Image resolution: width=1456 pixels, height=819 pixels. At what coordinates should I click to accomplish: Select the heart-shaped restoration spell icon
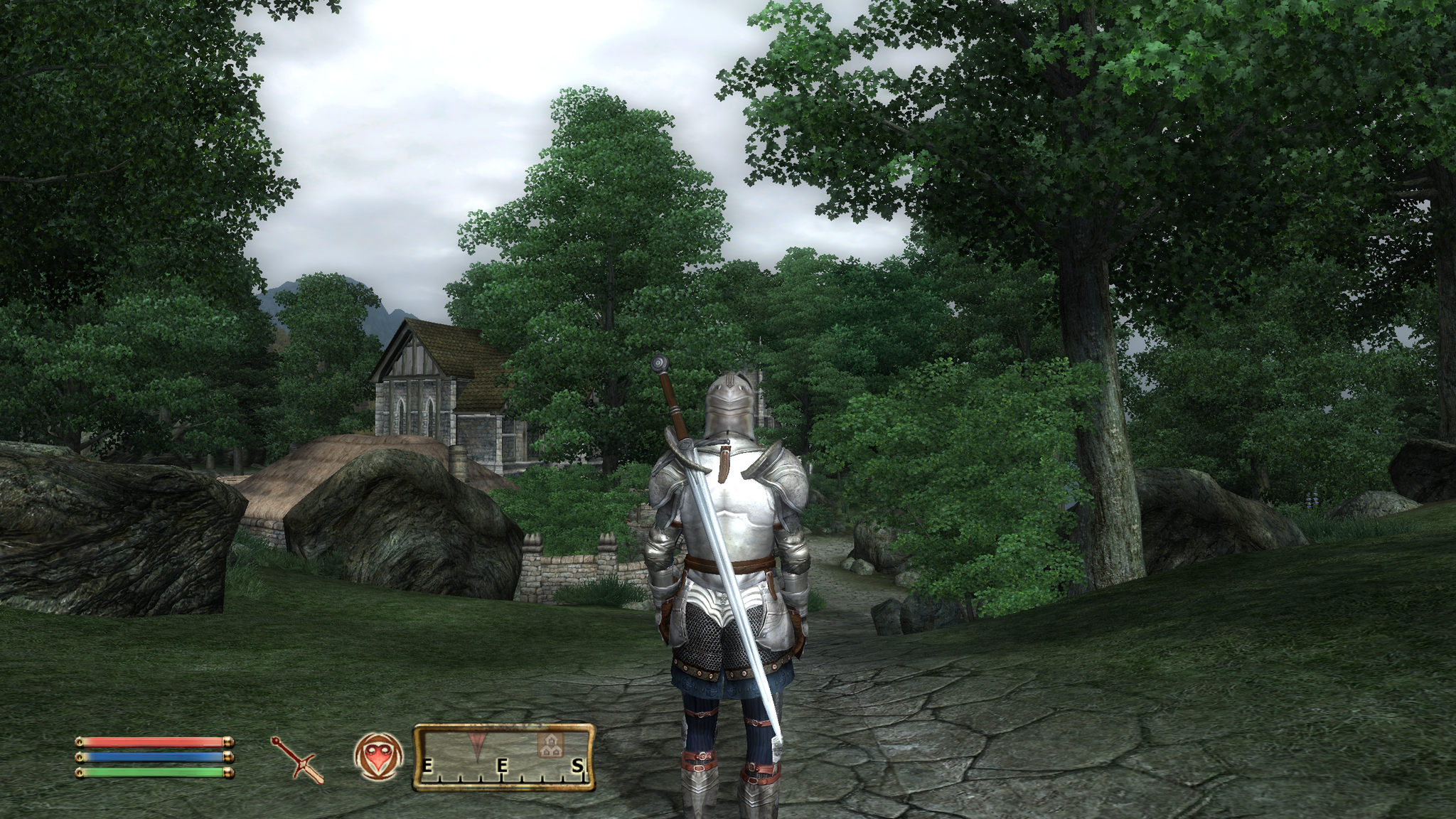point(378,756)
